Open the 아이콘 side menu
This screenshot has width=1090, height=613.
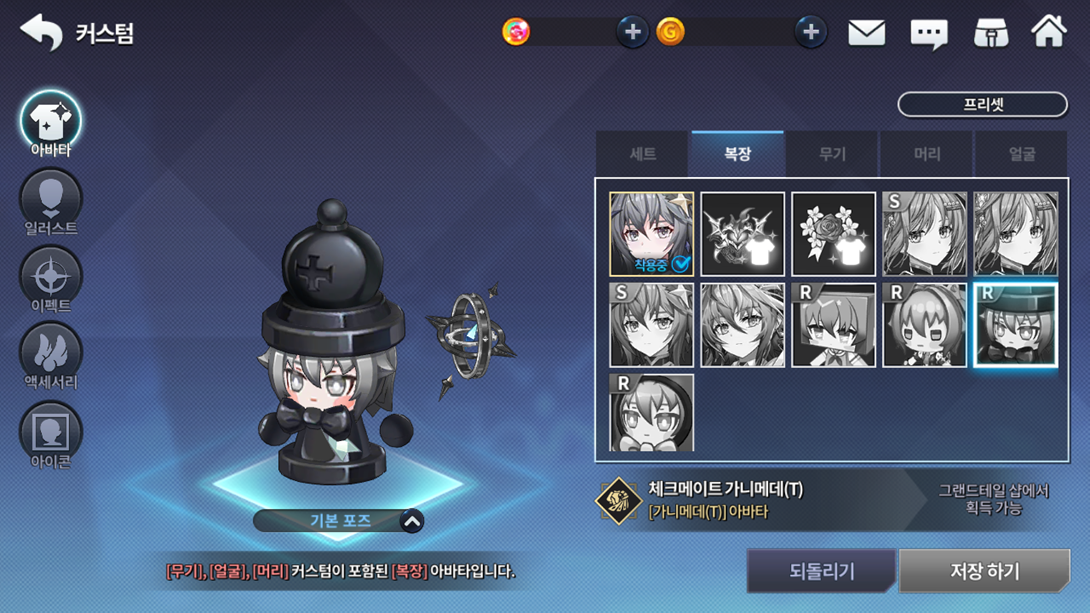(51, 435)
